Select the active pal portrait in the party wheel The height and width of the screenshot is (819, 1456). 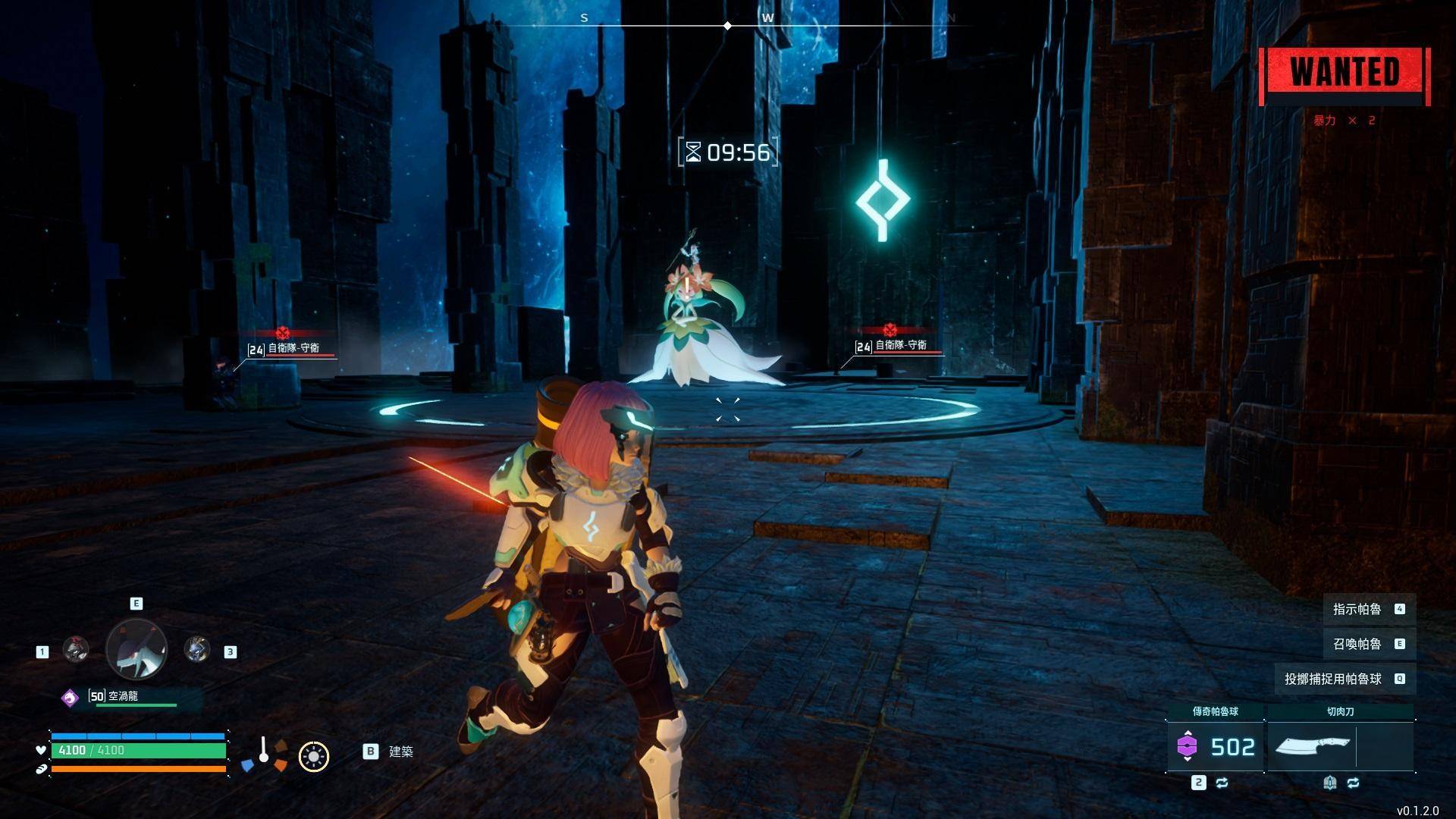136,649
